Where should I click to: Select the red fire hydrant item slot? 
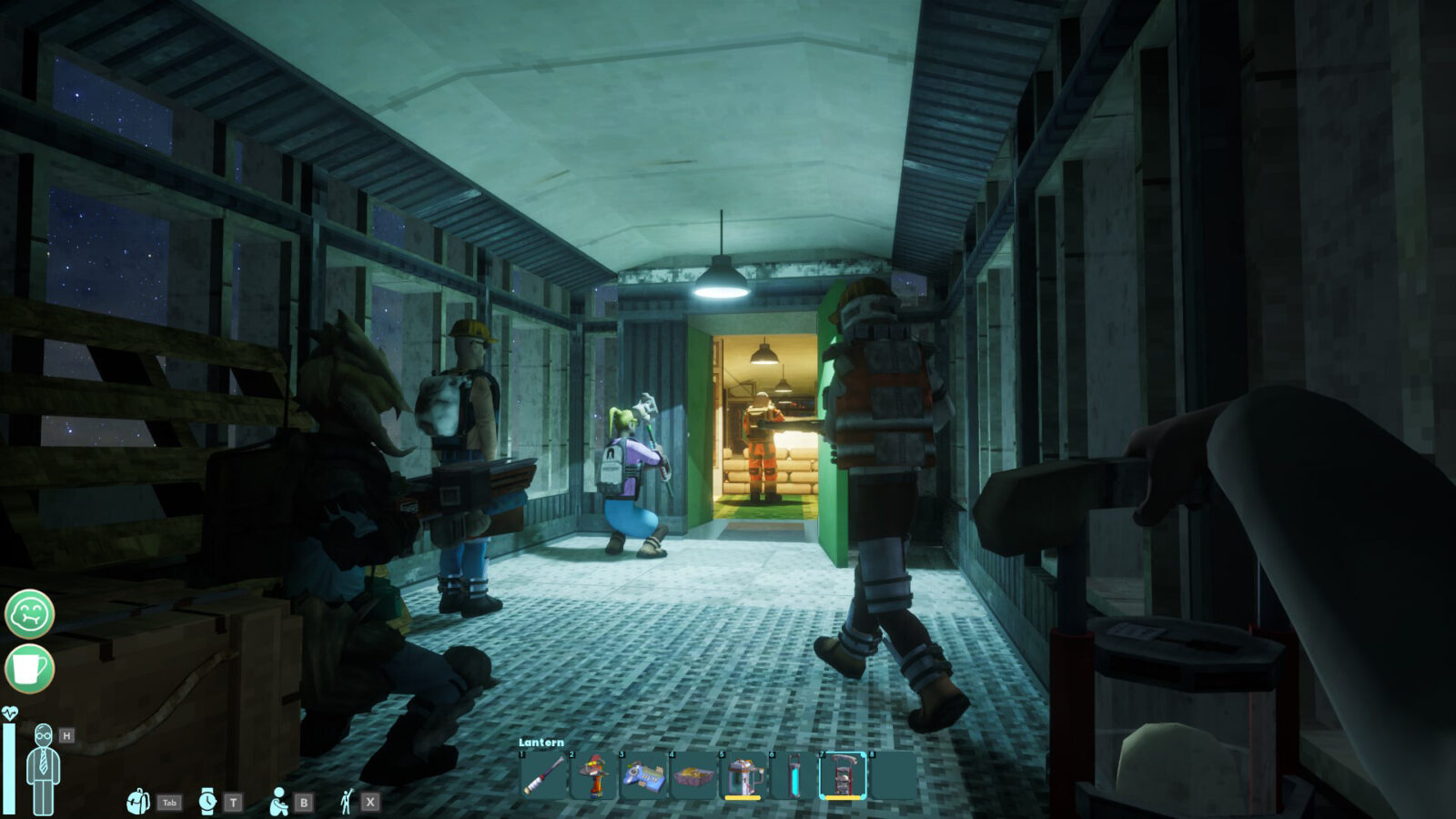[x=594, y=776]
